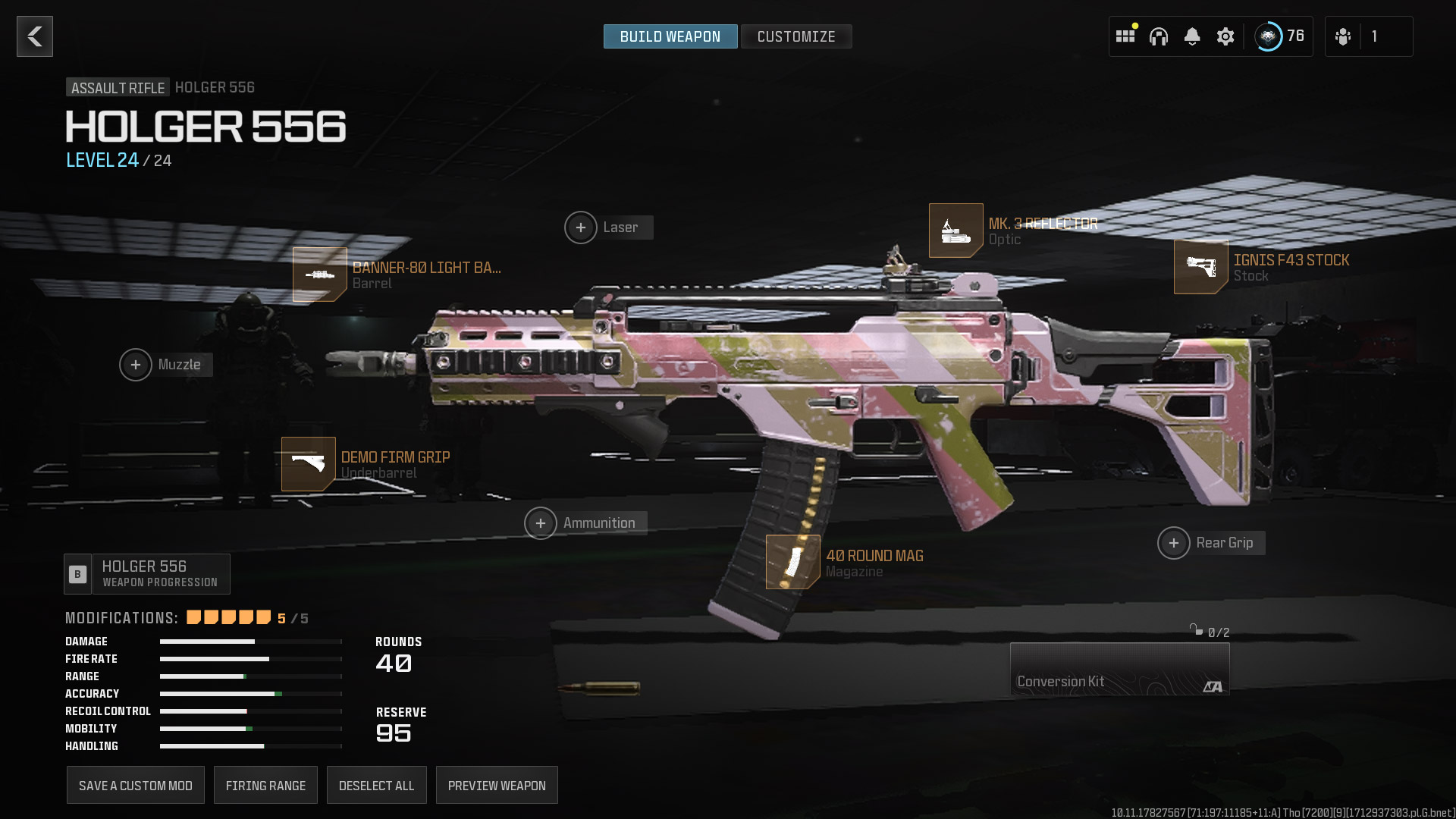1456x819 pixels.
Task: Add a Muzzle attachment
Action: [136, 365]
